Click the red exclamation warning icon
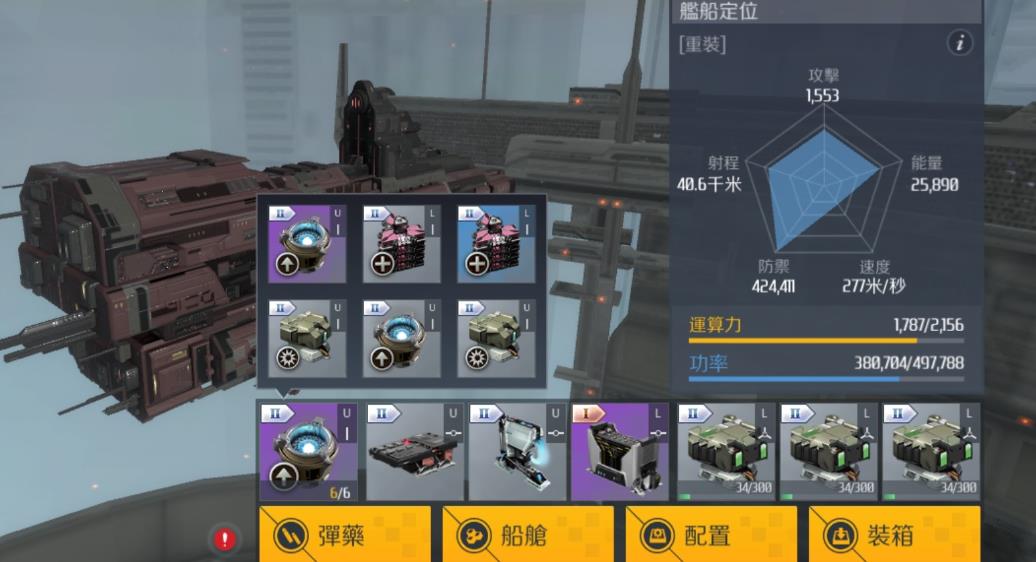The image size is (1036, 562). click(x=225, y=540)
